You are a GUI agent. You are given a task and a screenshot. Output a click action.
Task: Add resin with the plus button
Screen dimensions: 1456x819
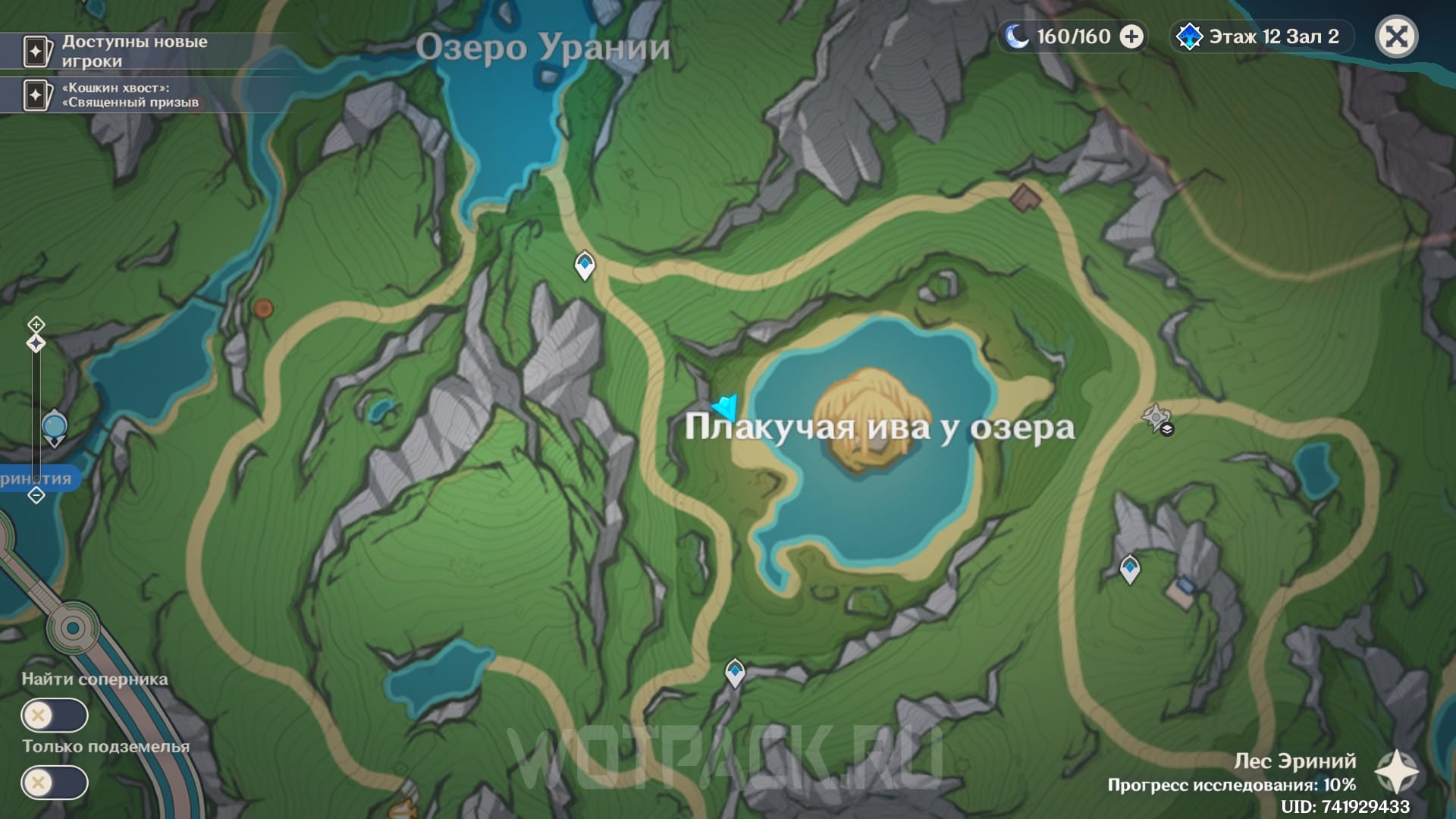1131,36
